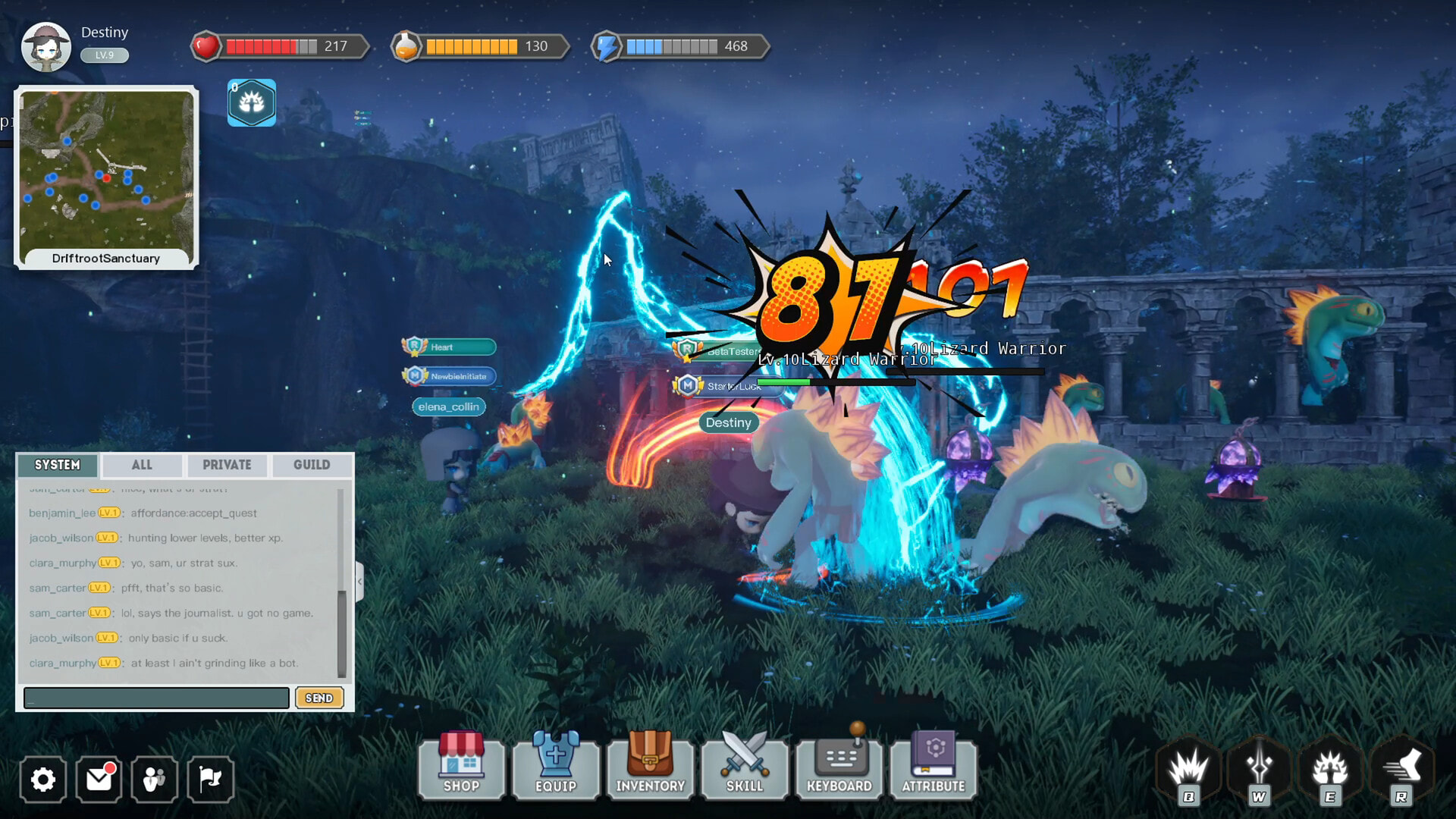This screenshot has width=1456, height=819.
Task: Open the Shop menu
Action: tap(461, 767)
